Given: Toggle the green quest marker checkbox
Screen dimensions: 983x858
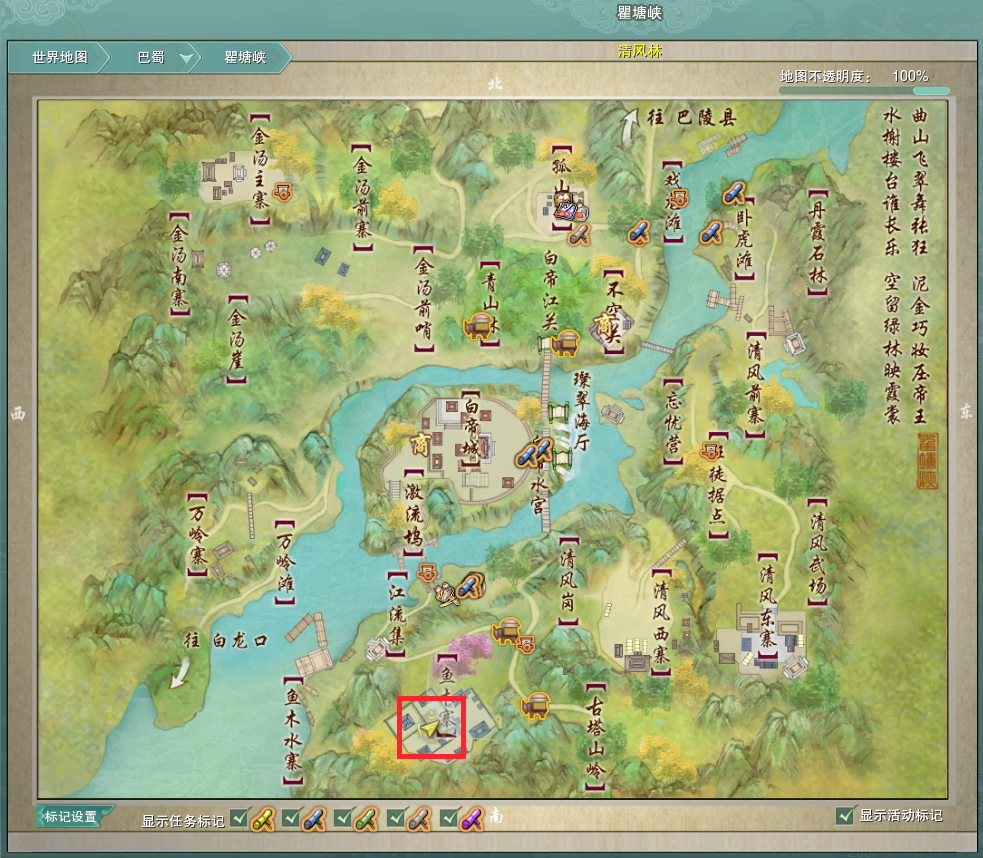Looking at the screenshot, I should [x=342, y=817].
